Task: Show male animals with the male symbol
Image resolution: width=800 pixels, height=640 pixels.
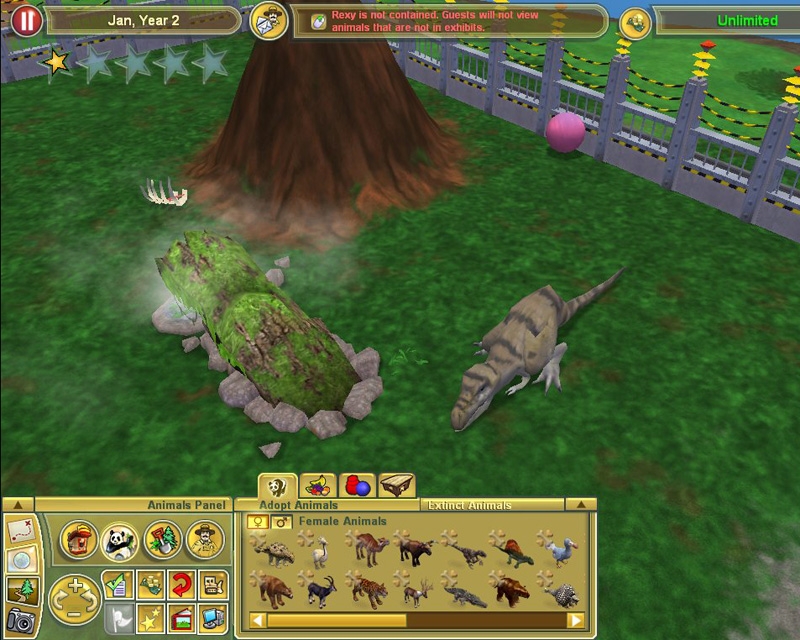Action: [281, 521]
